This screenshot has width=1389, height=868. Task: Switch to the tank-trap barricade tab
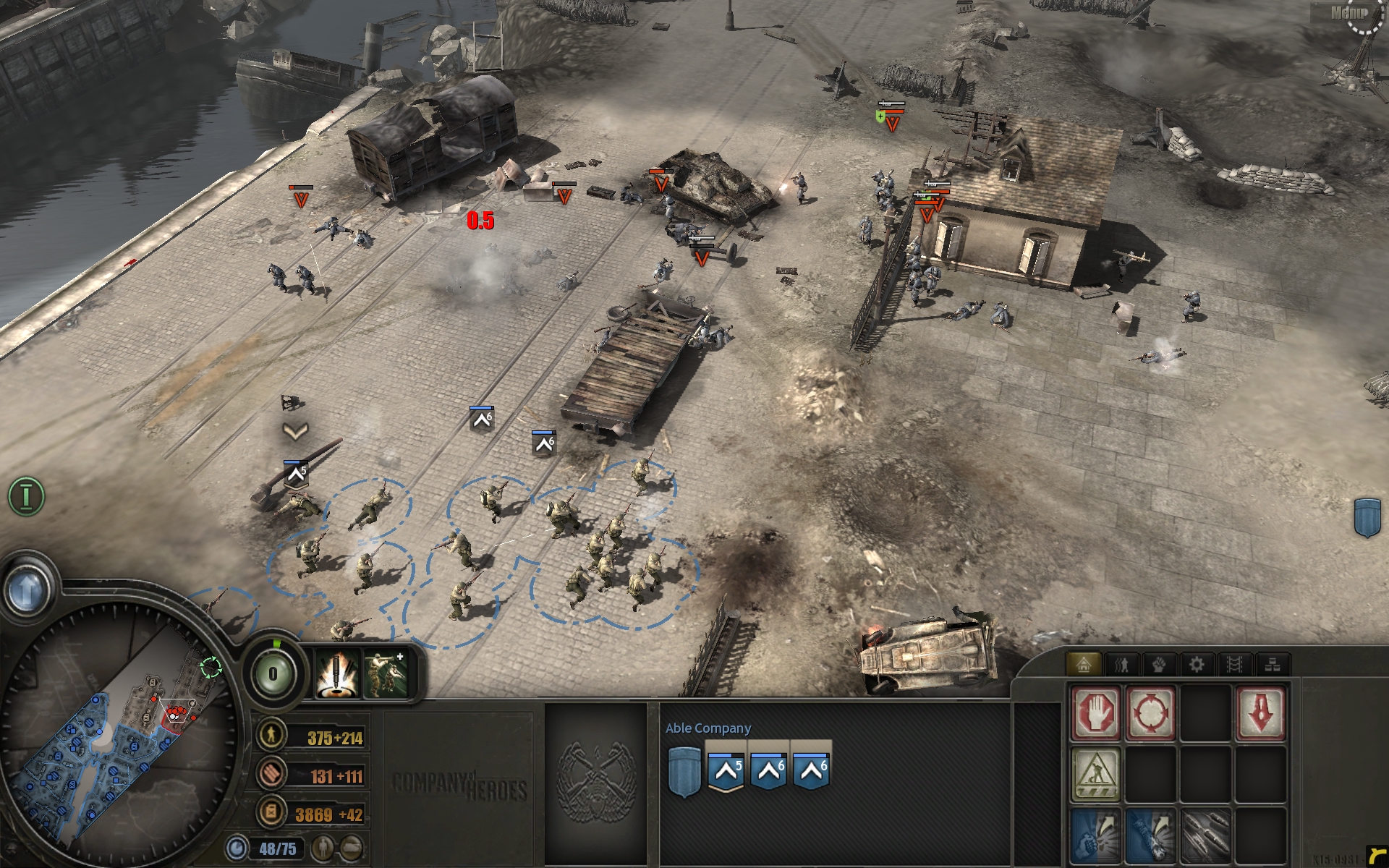click(x=1234, y=664)
